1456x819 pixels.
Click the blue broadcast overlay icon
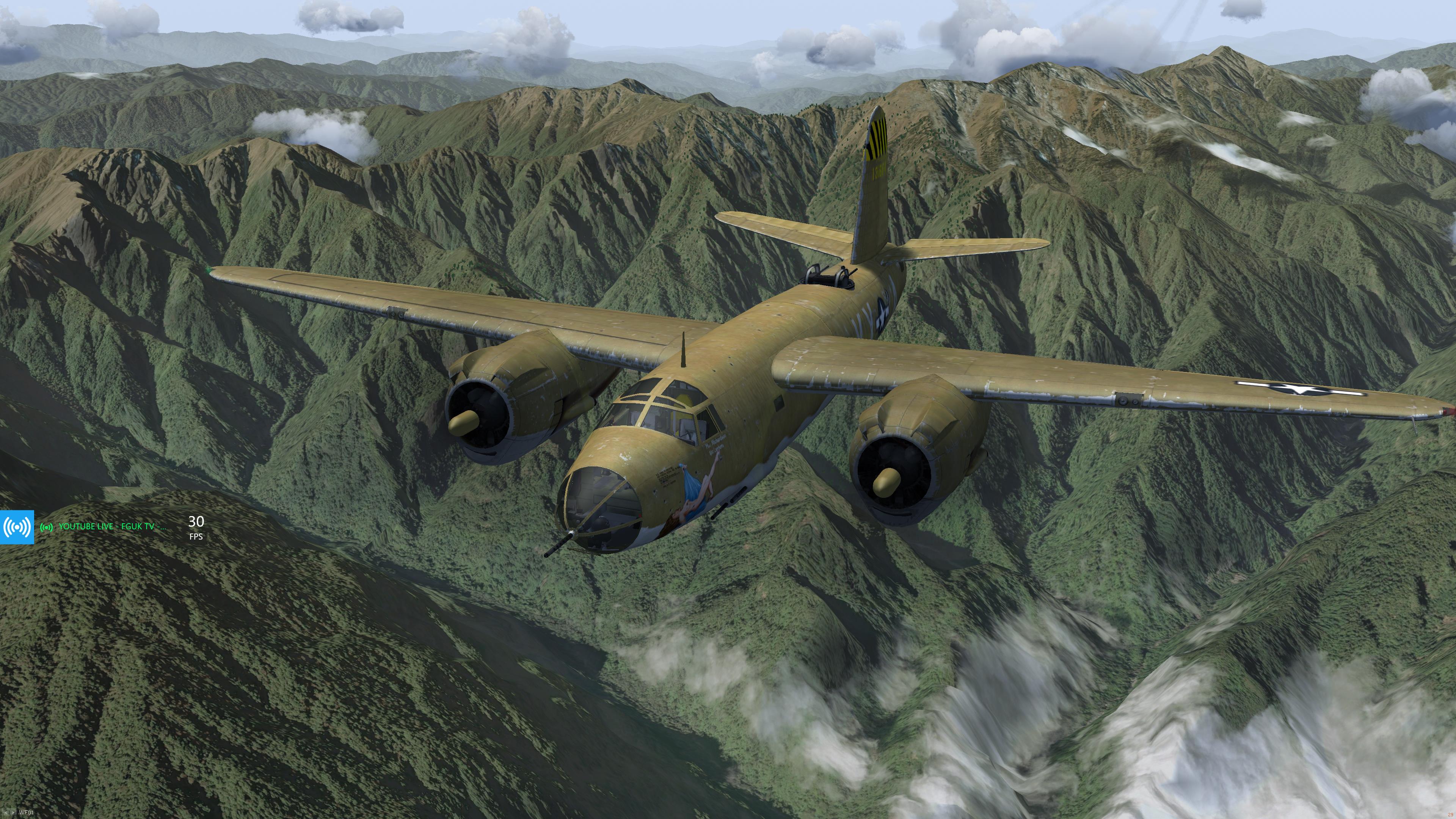pos(17,527)
